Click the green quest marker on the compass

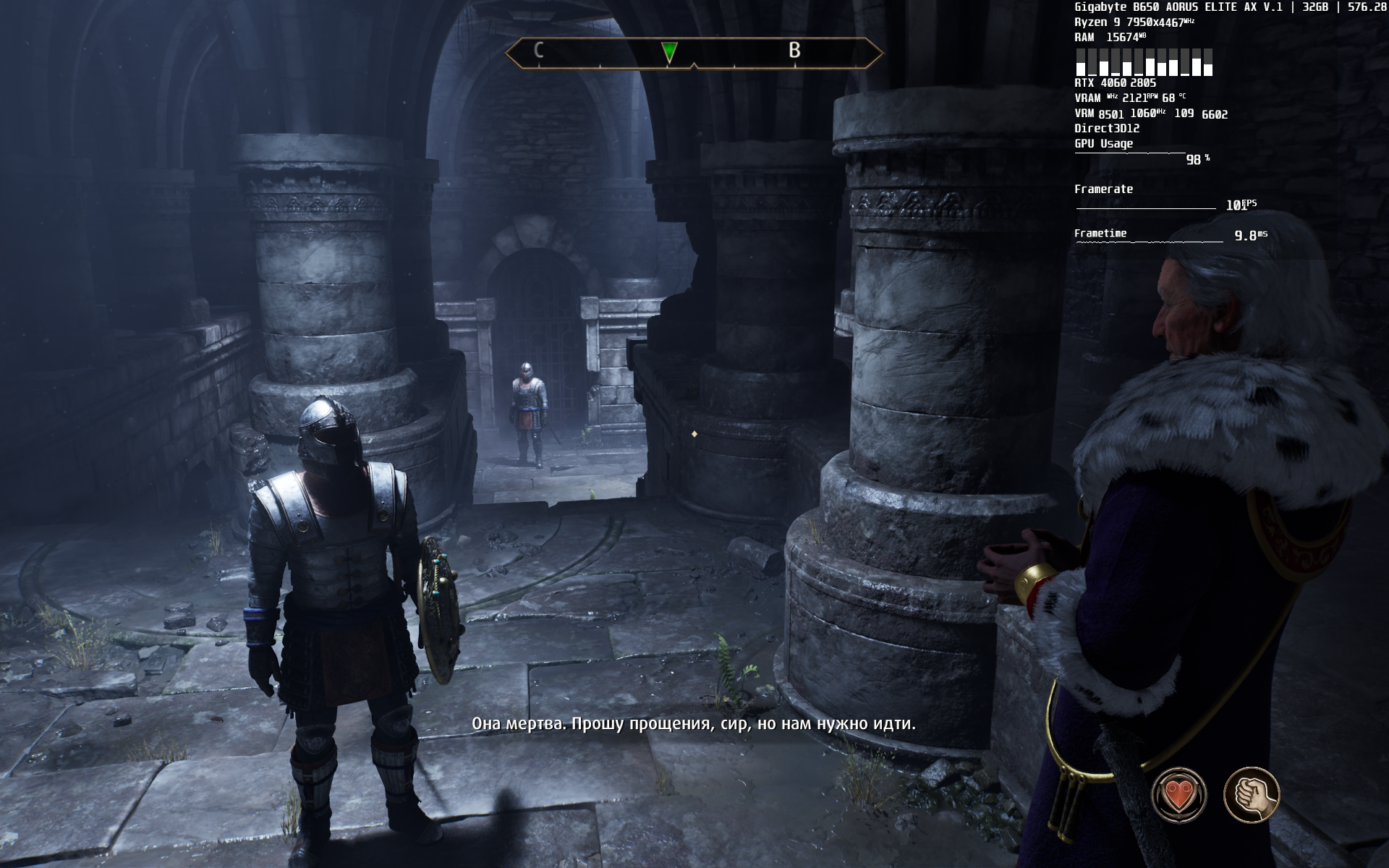click(x=669, y=51)
